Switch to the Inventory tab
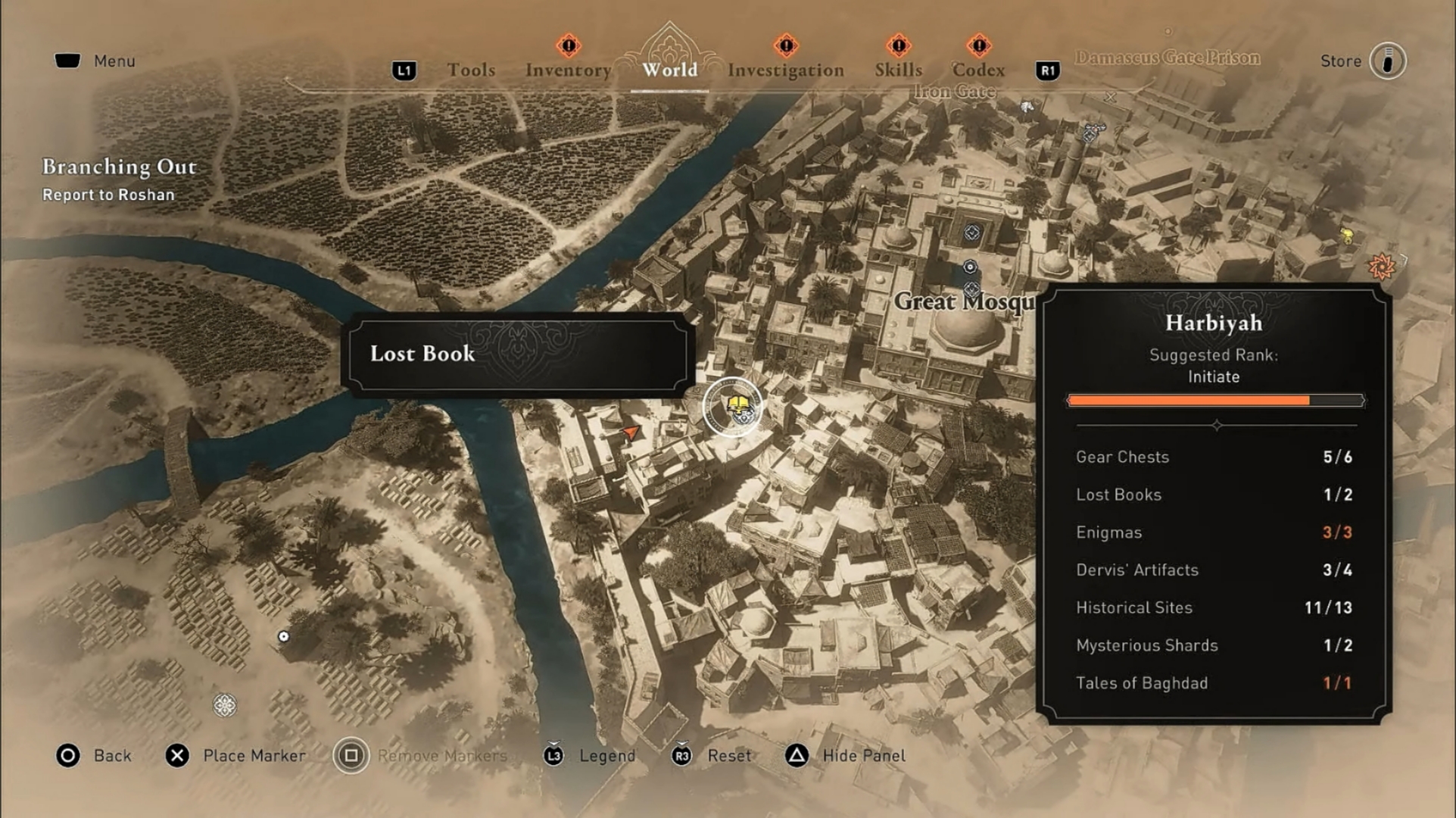This screenshot has width=1456, height=818. pos(568,69)
